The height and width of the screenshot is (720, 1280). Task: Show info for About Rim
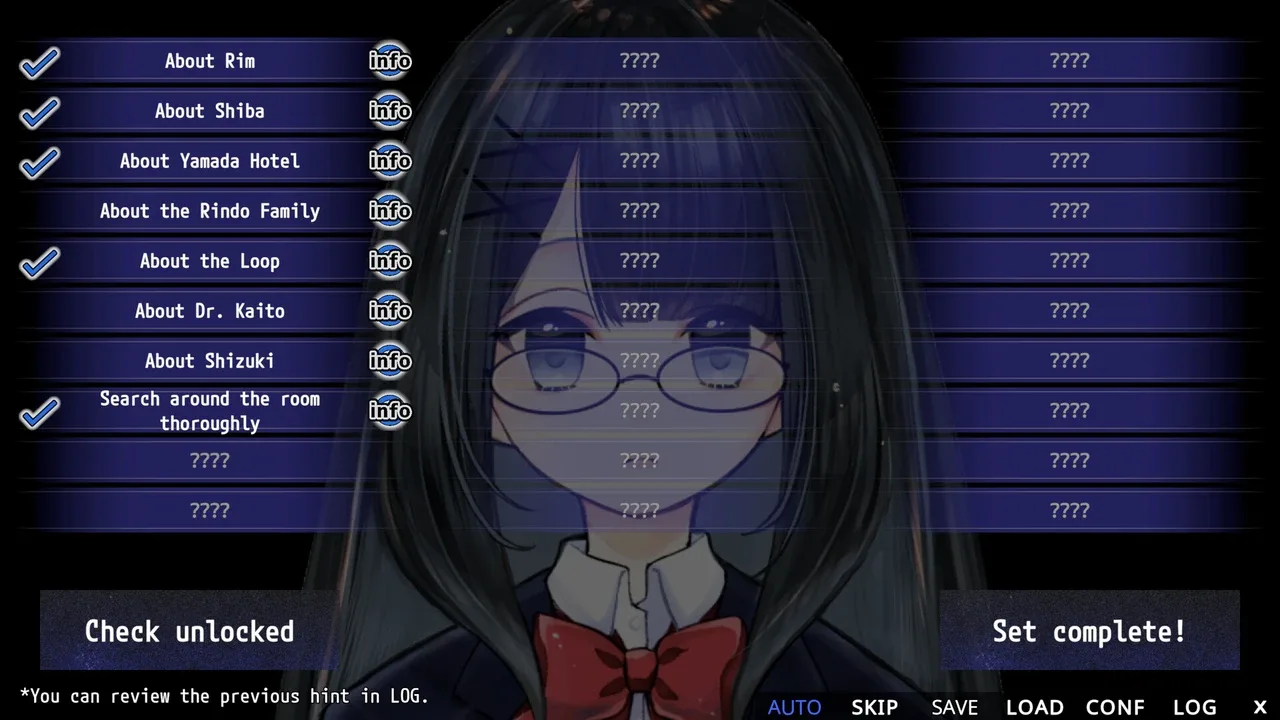tap(390, 61)
